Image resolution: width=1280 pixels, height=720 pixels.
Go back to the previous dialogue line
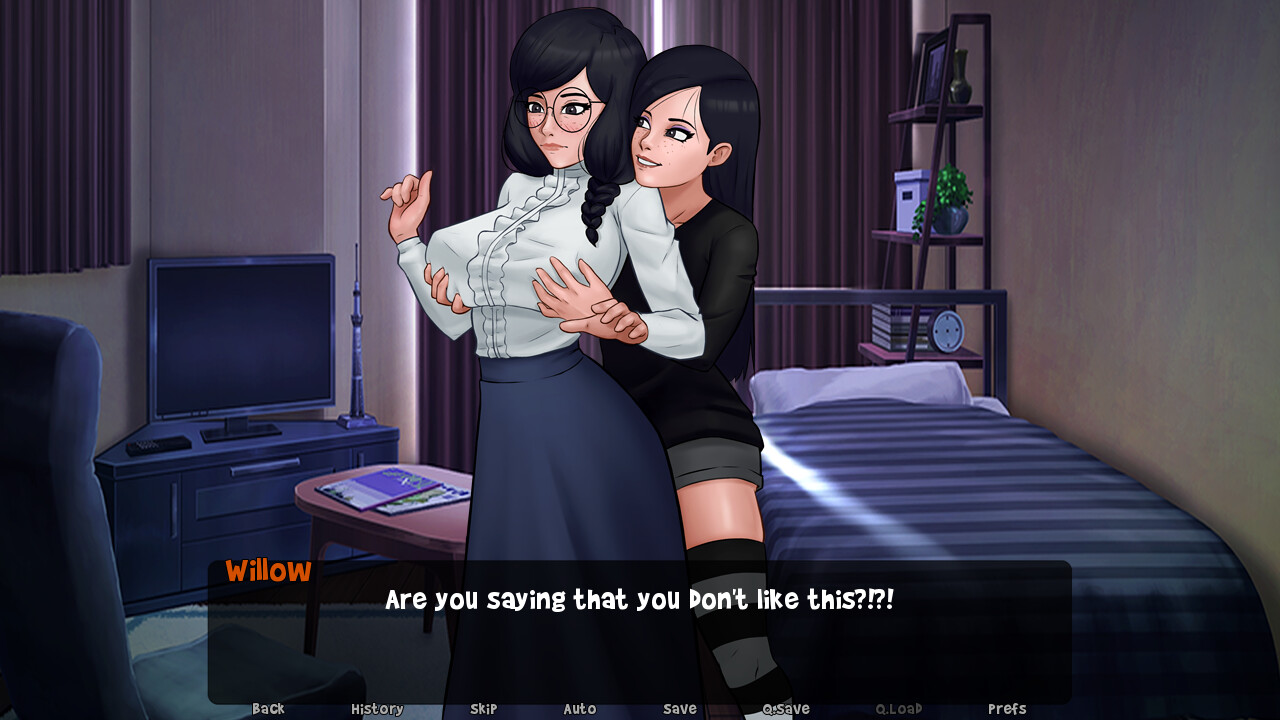(x=268, y=709)
